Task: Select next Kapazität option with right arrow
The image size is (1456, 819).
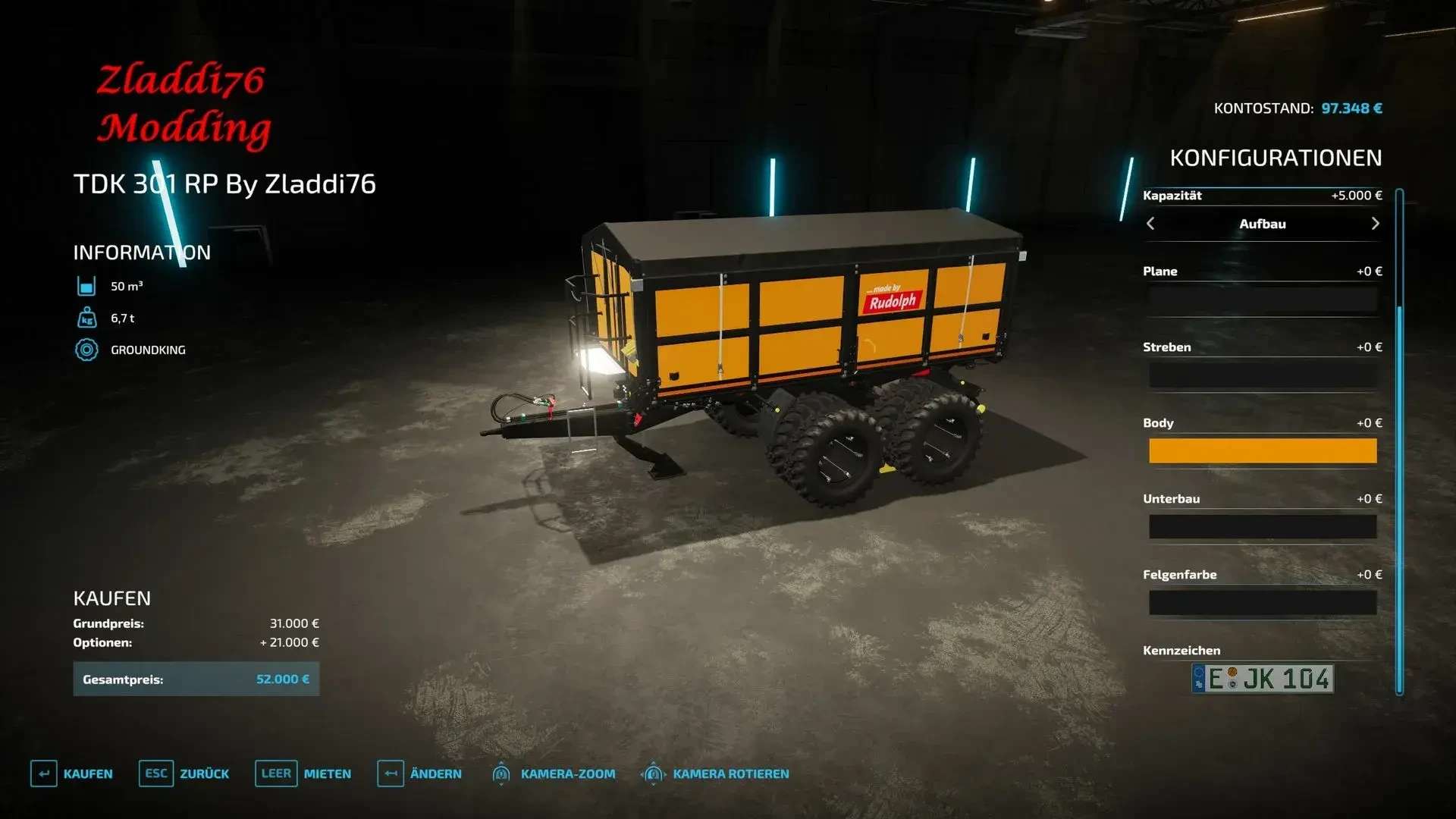Action: [x=1375, y=224]
